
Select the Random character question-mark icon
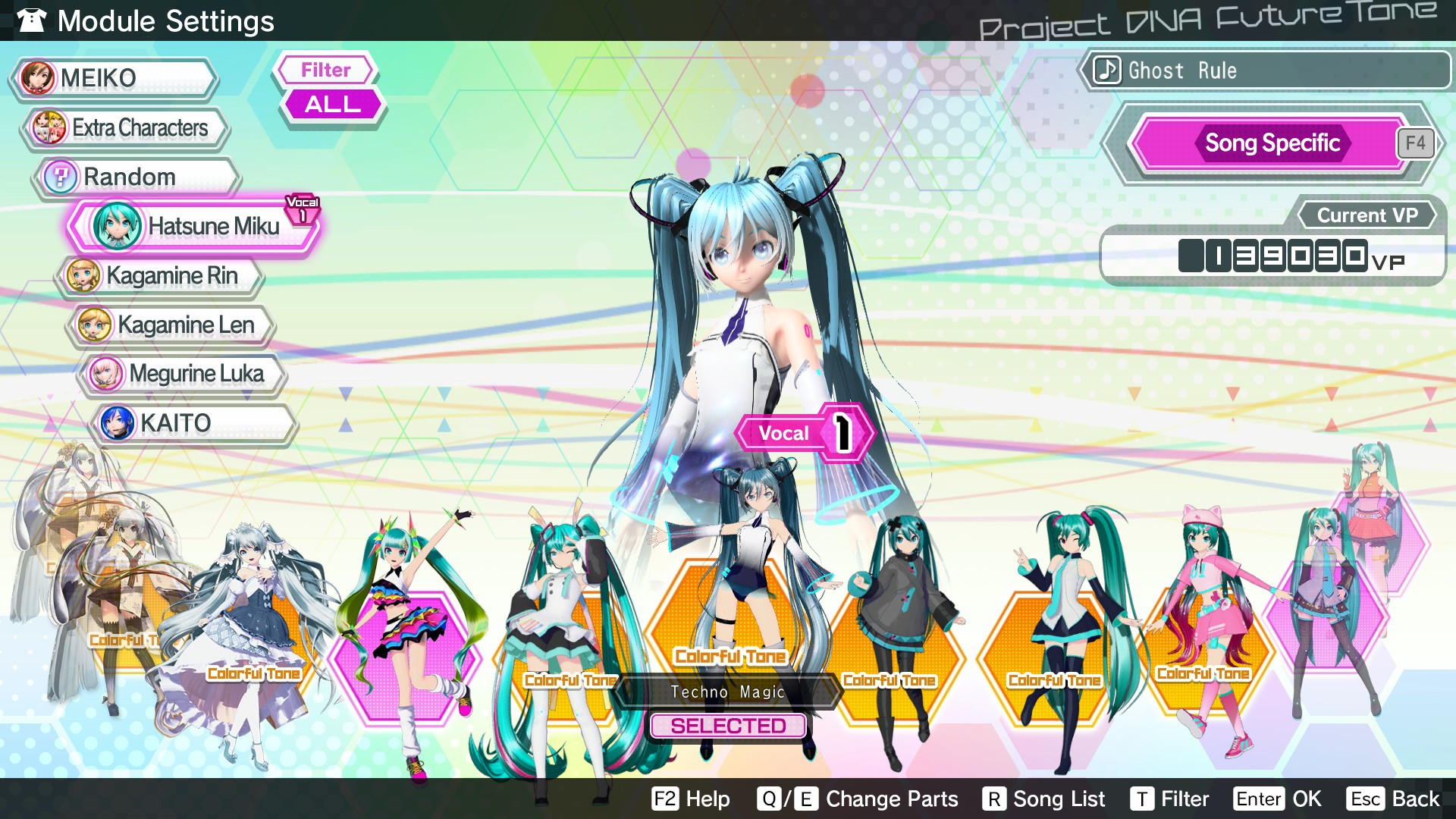[60, 177]
